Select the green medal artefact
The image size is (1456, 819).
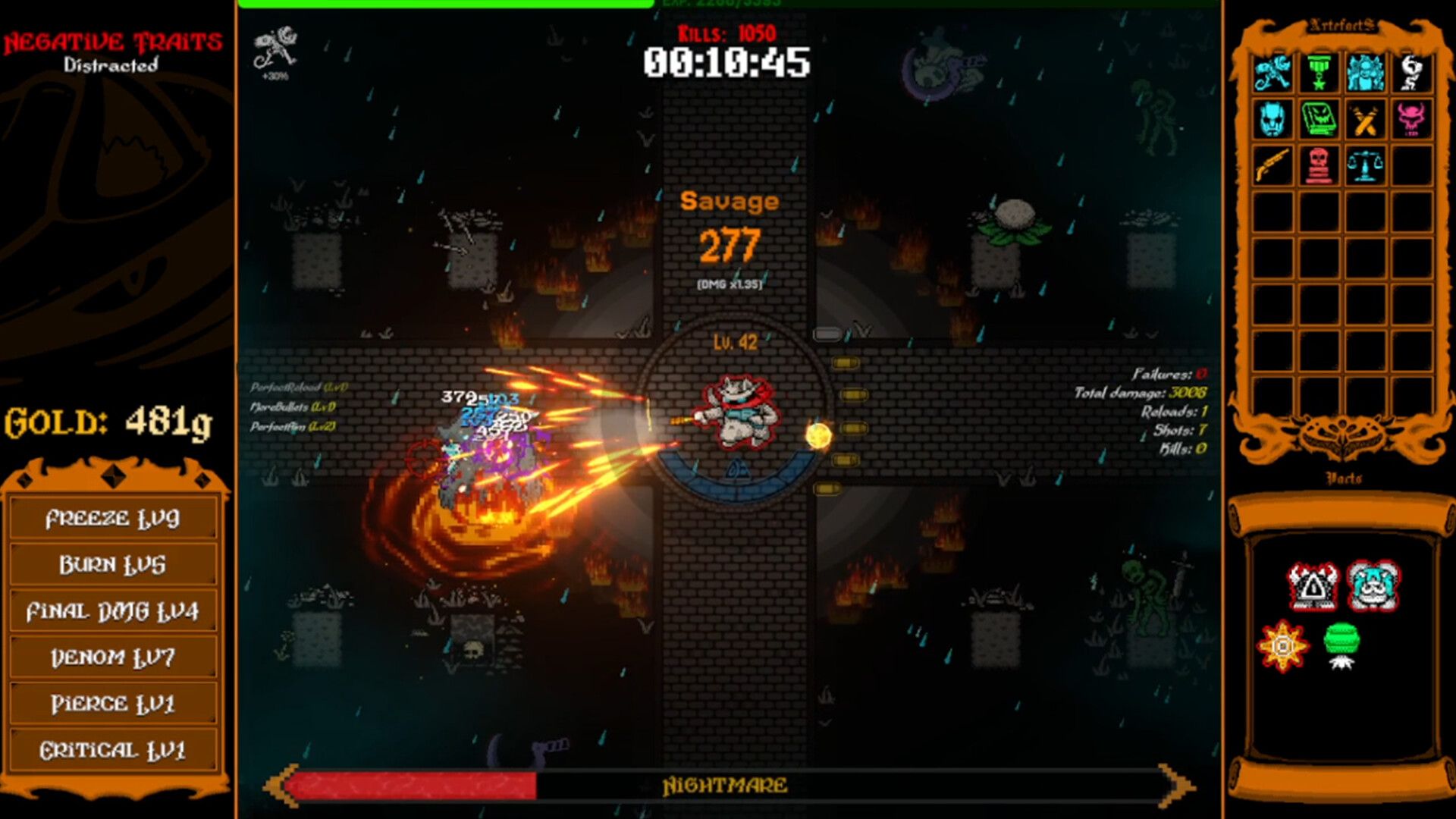click(x=1319, y=74)
